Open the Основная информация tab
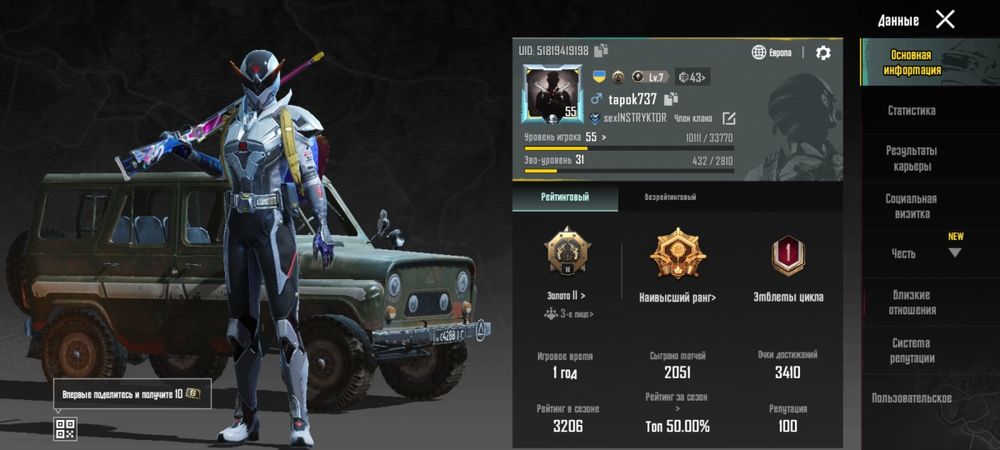 pos(911,63)
